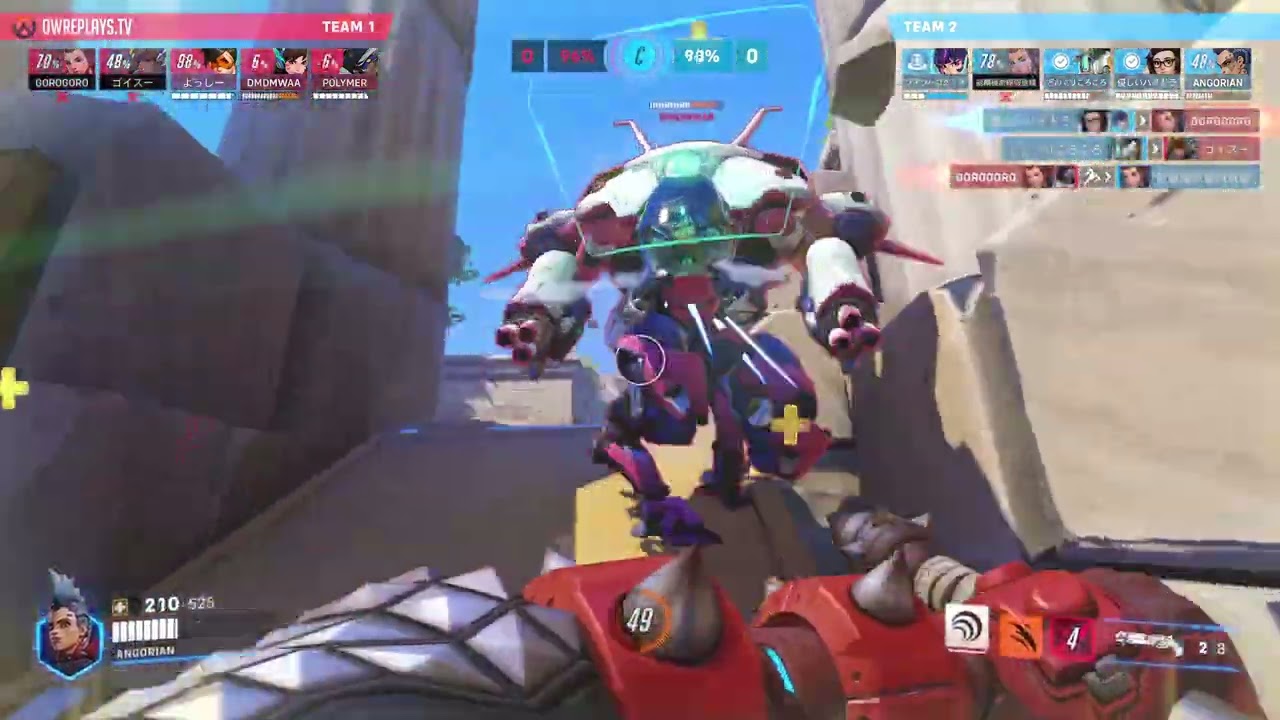The width and height of the screenshot is (1280, 720).
Task: Click the center objective capture icon
Action: 640,57
